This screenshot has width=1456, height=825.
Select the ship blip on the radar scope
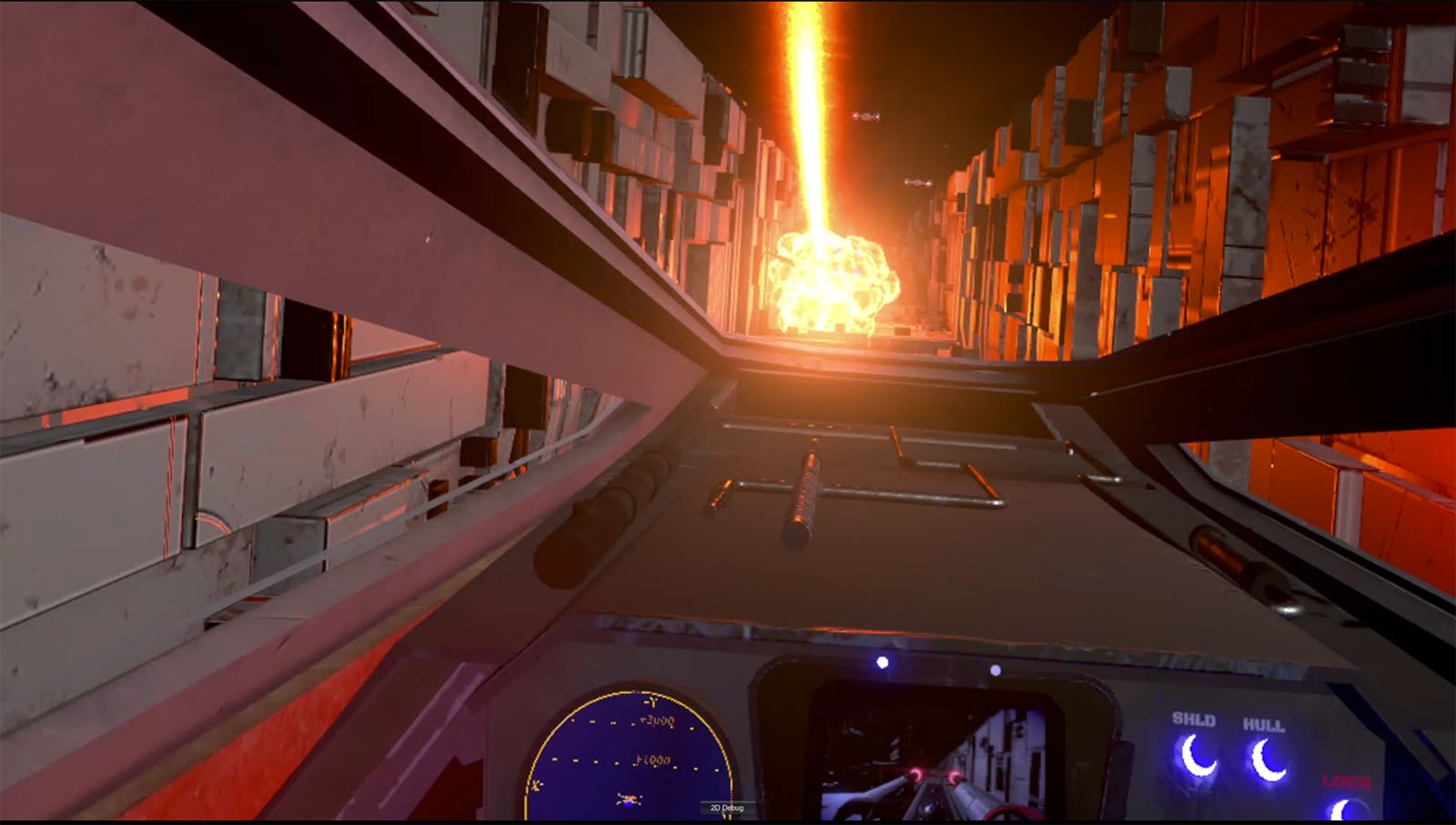(628, 799)
